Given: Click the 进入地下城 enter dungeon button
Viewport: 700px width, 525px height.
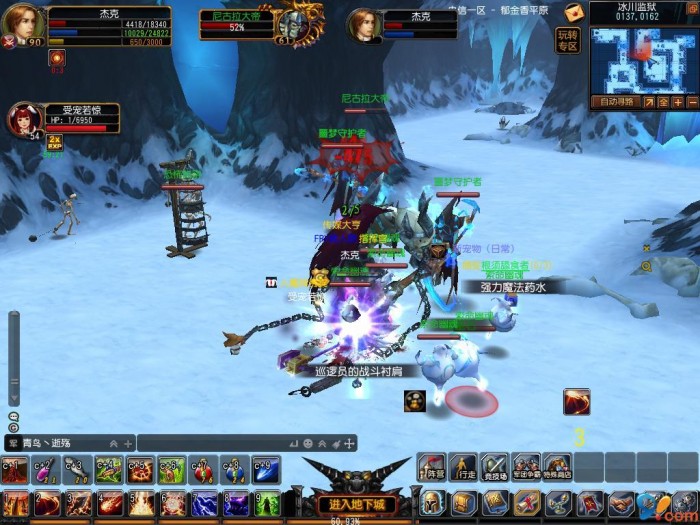Looking at the screenshot, I should coord(357,502).
